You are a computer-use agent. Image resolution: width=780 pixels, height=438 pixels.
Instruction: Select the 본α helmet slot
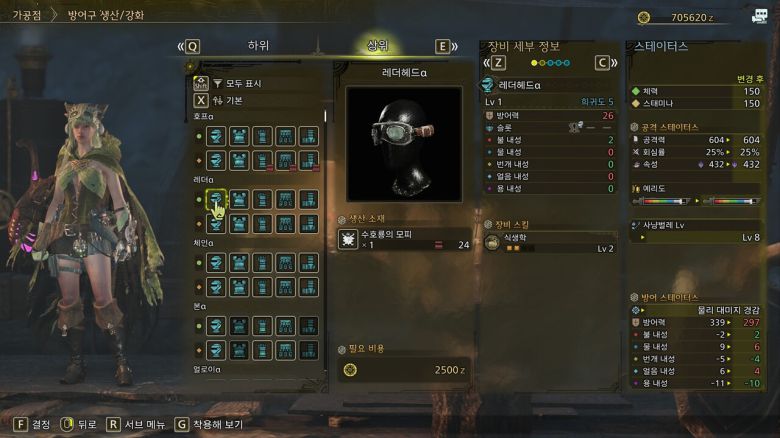pyautogui.click(x=215, y=326)
